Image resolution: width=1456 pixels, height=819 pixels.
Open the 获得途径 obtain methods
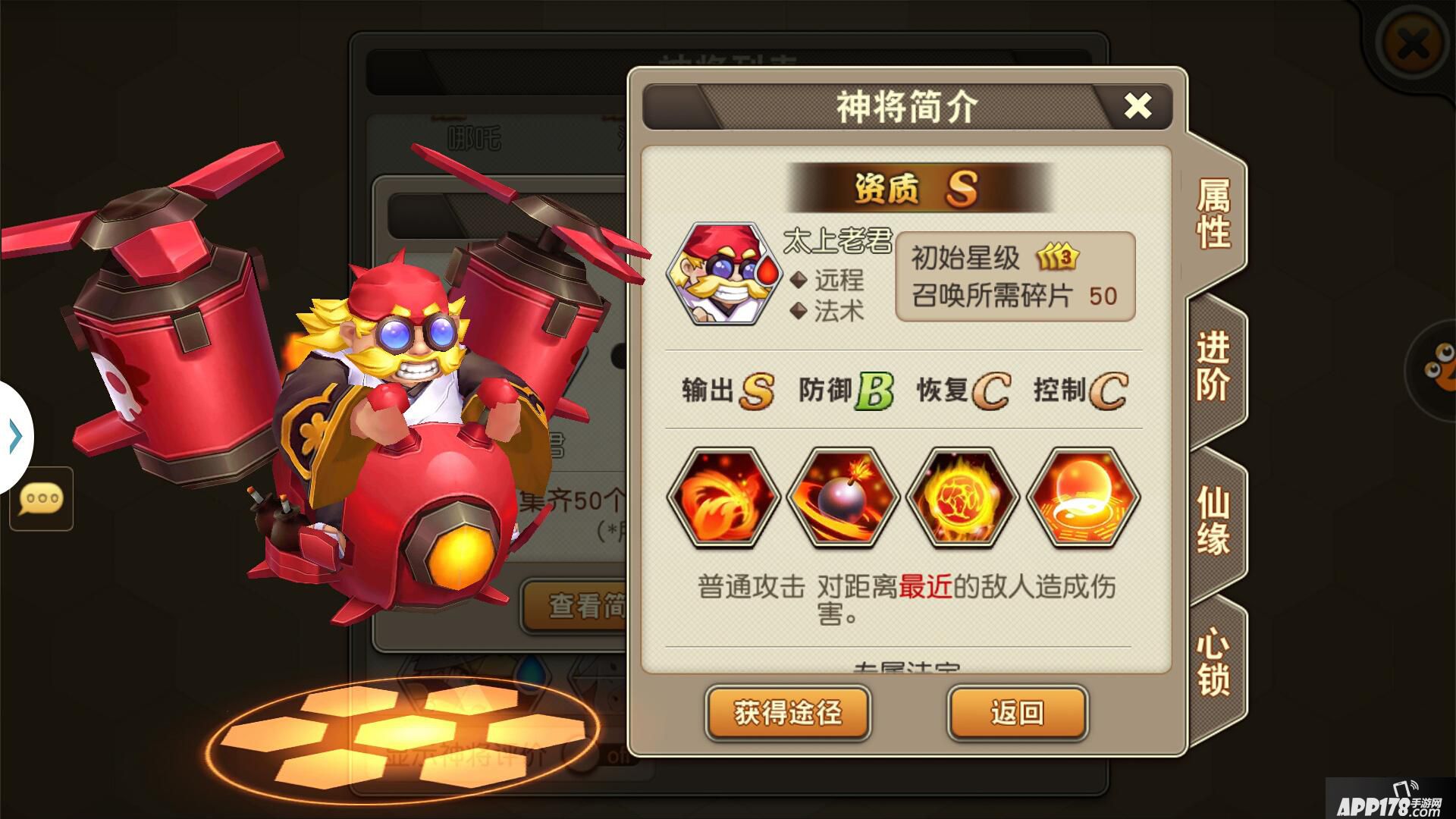pos(788,713)
